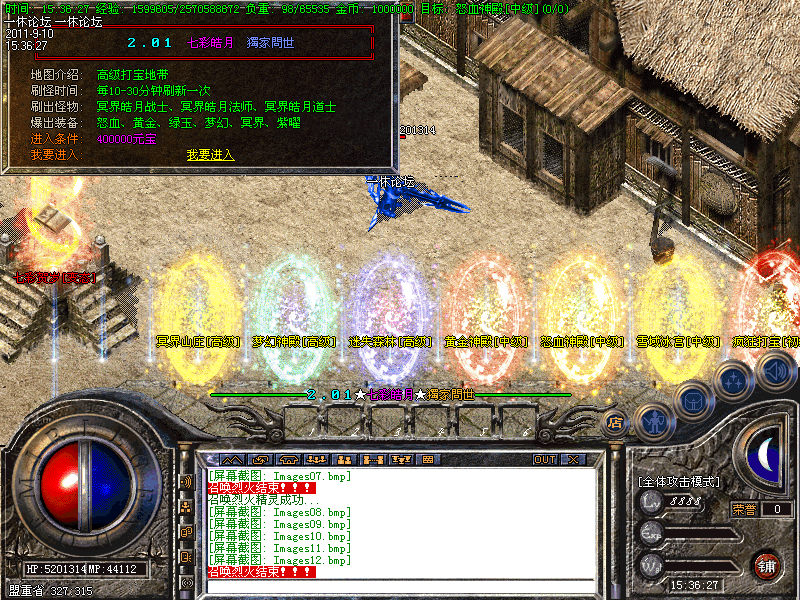The width and height of the screenshot is (800, 600).
Task: Open the sparkle skills round button
Action: 735,379
